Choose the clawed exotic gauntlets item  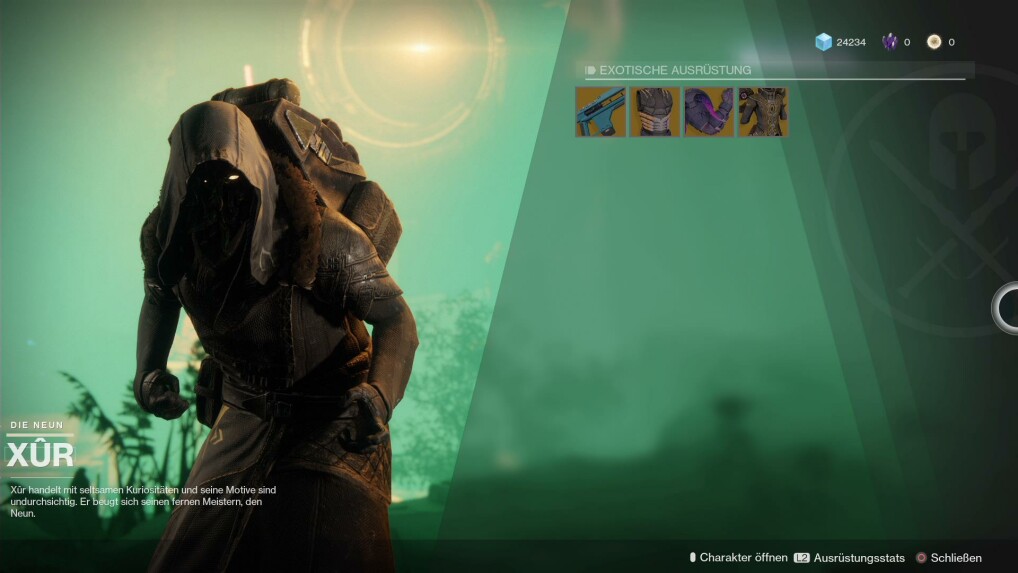pyautogui.click(x=655, y=112)
